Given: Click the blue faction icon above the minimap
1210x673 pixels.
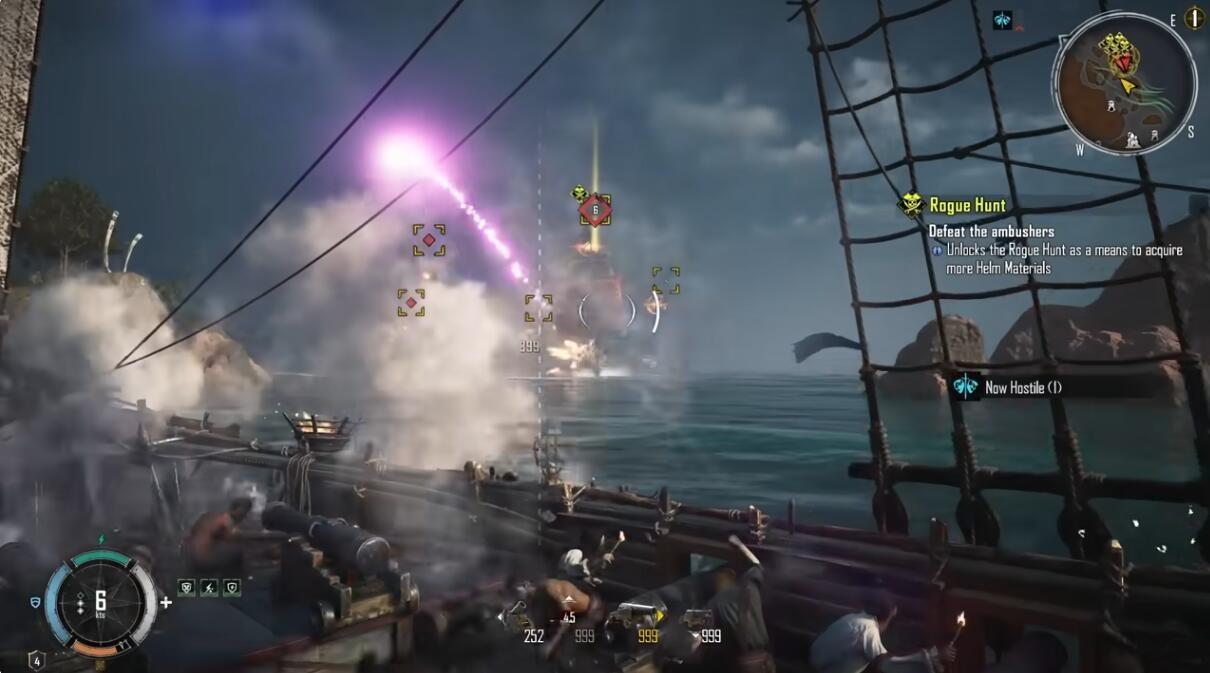Looking at the screenshot, I should (1002, 20).
